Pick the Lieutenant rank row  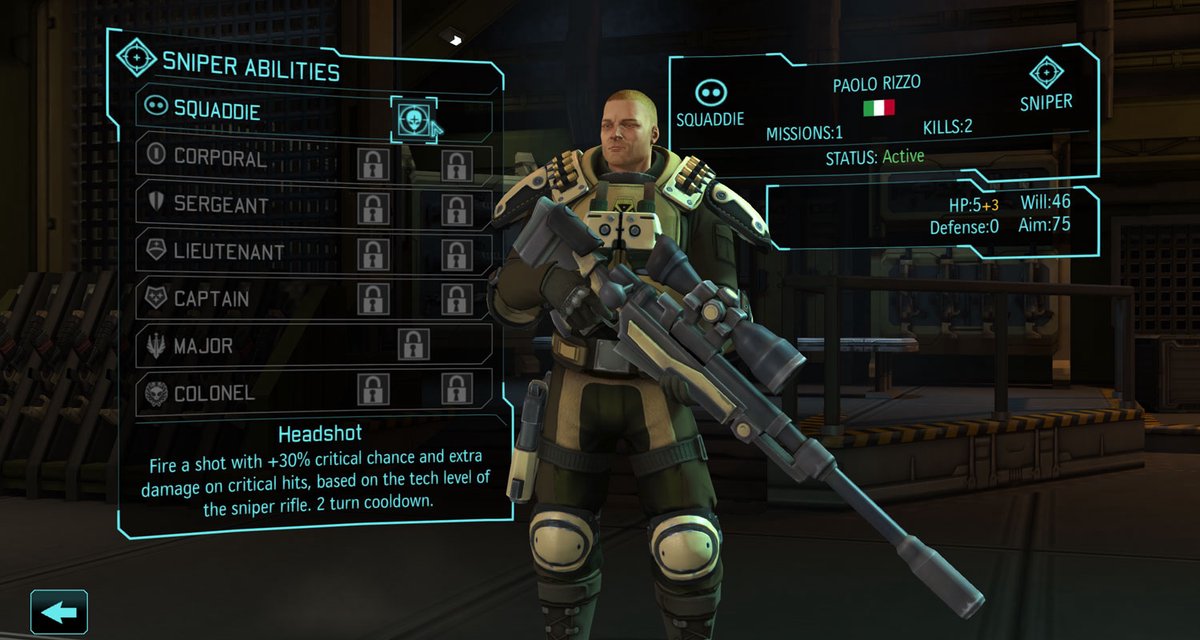(x=228, y=252)
